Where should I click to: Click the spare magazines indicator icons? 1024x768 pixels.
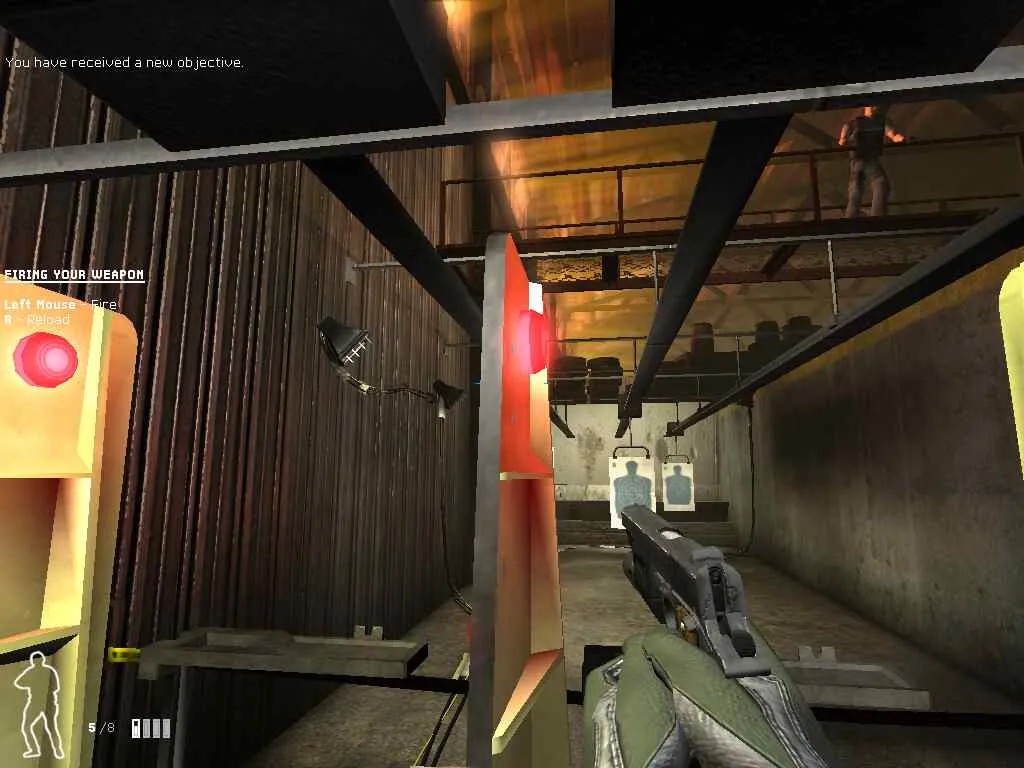151,728
